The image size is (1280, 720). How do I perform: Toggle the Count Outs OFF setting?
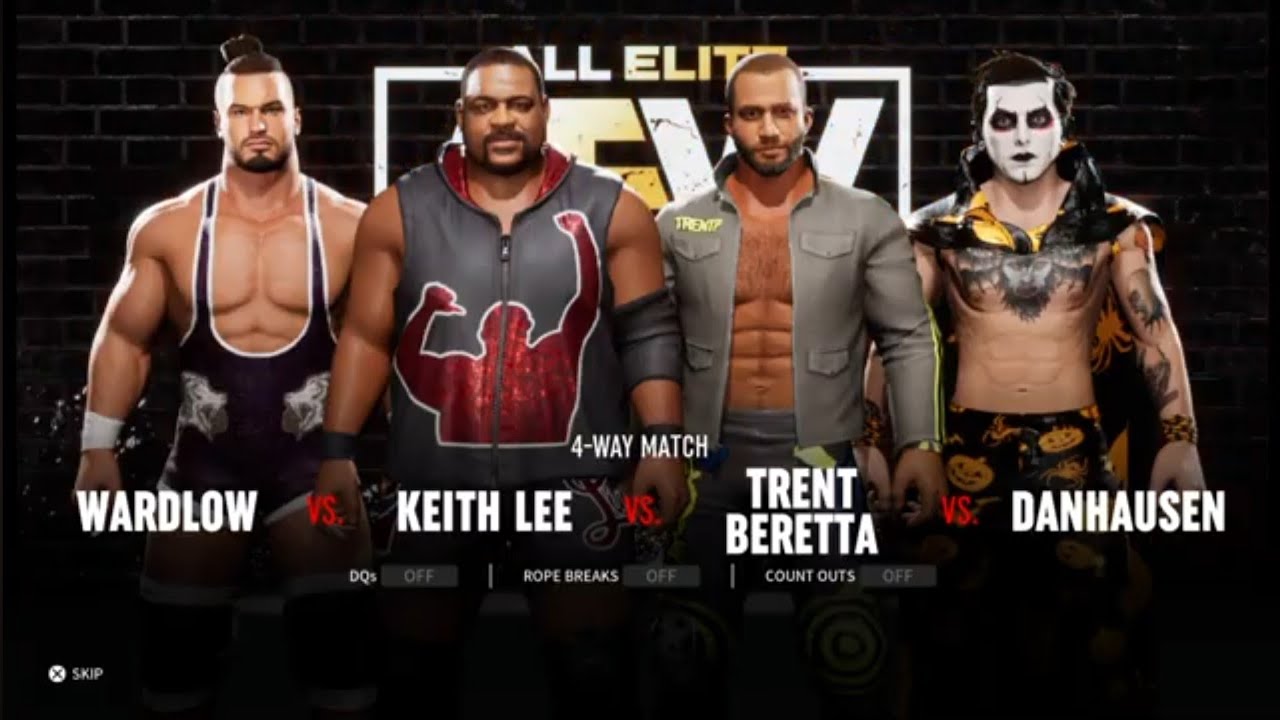click(x=897, y=576)
